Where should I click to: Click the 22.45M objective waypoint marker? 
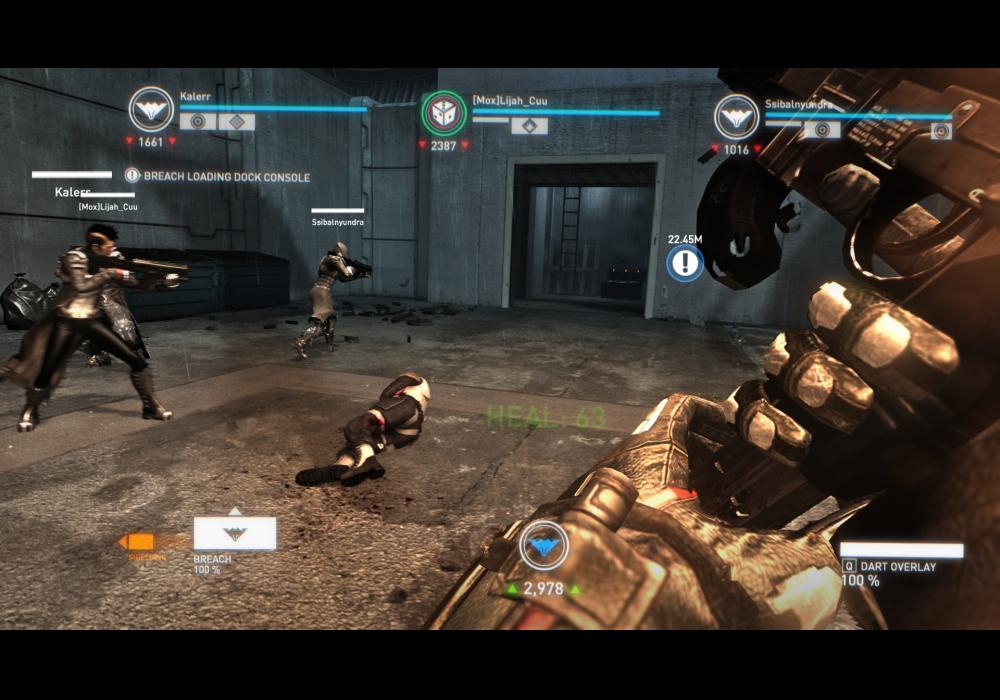tap(685, 263)
